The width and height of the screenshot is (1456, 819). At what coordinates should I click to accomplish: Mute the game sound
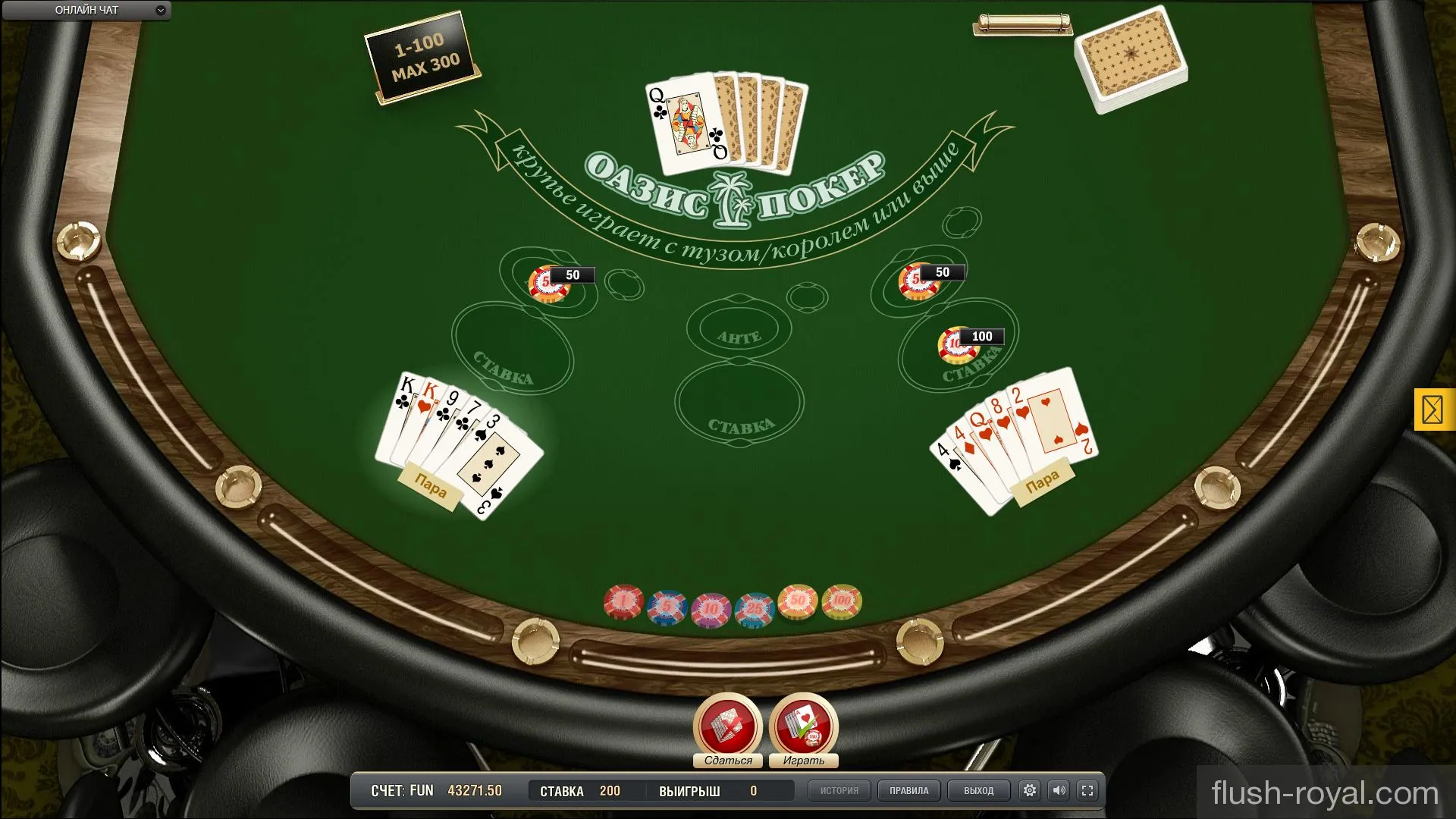coord(1059,790)
